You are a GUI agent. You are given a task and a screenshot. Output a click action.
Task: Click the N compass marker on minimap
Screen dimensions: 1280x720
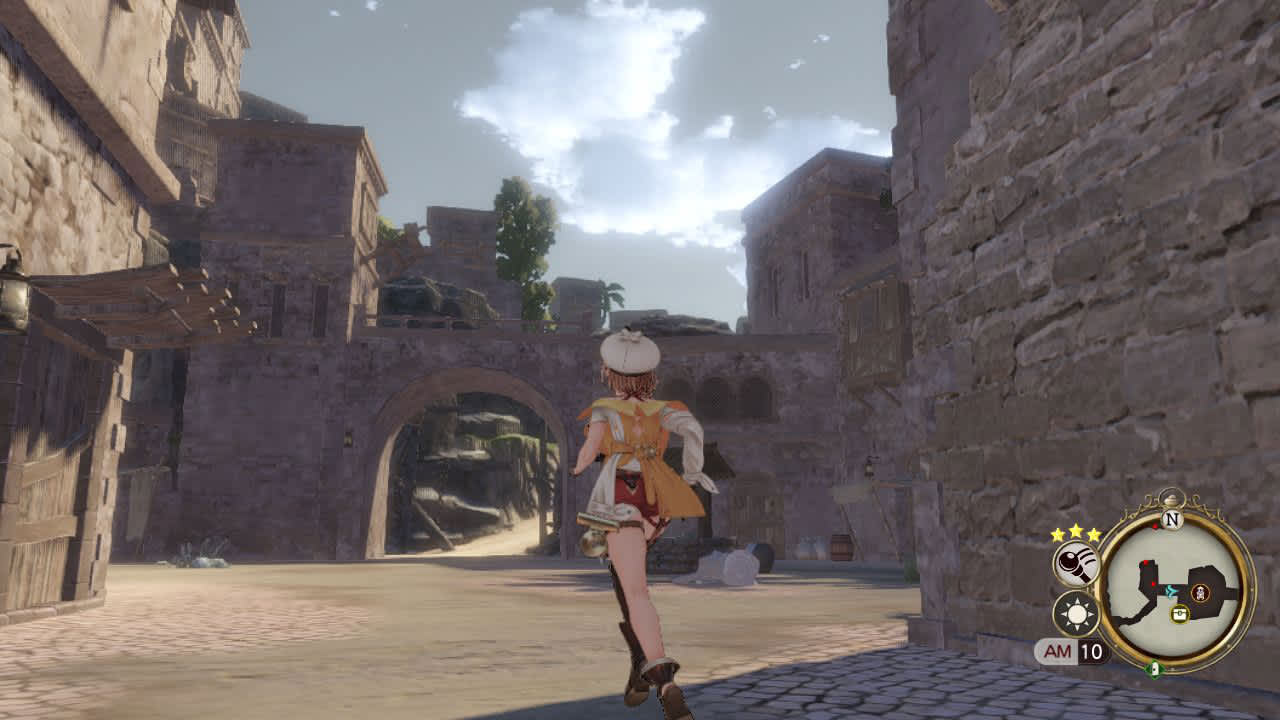click(x=1172, y=519)
